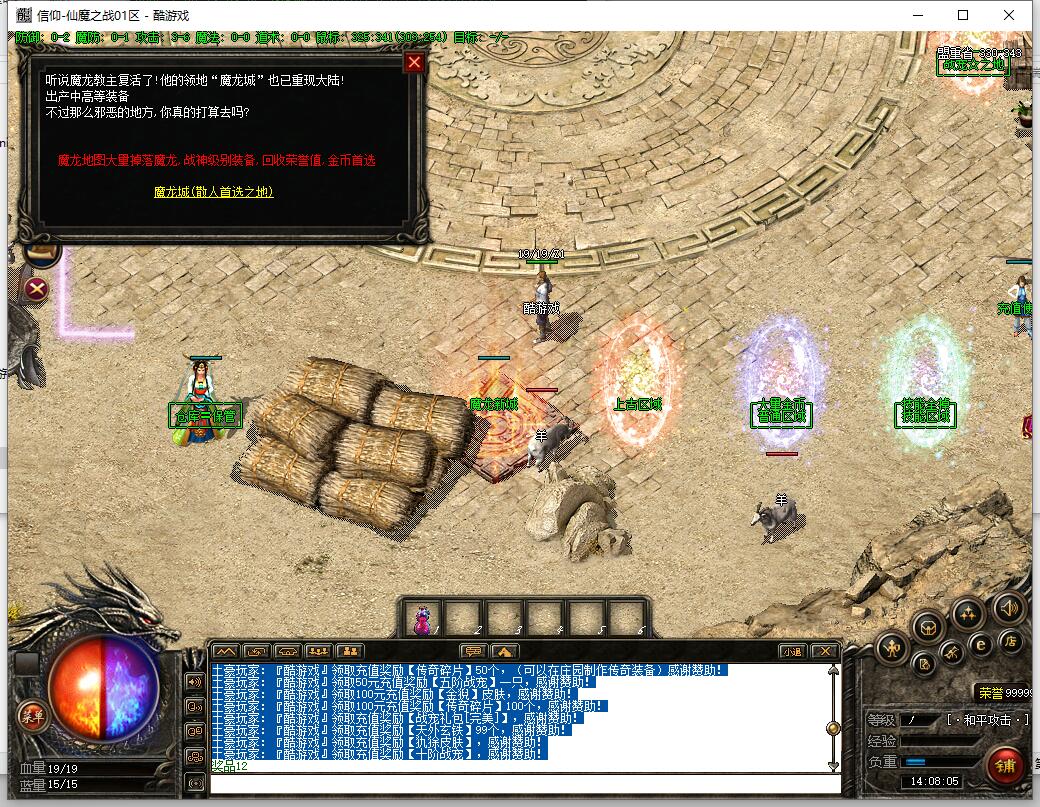Image resolution: width=1040 pixels, height=807 pixels.
Task: Select the potion in hotbar slot 1
Action: tap(421, 619)
